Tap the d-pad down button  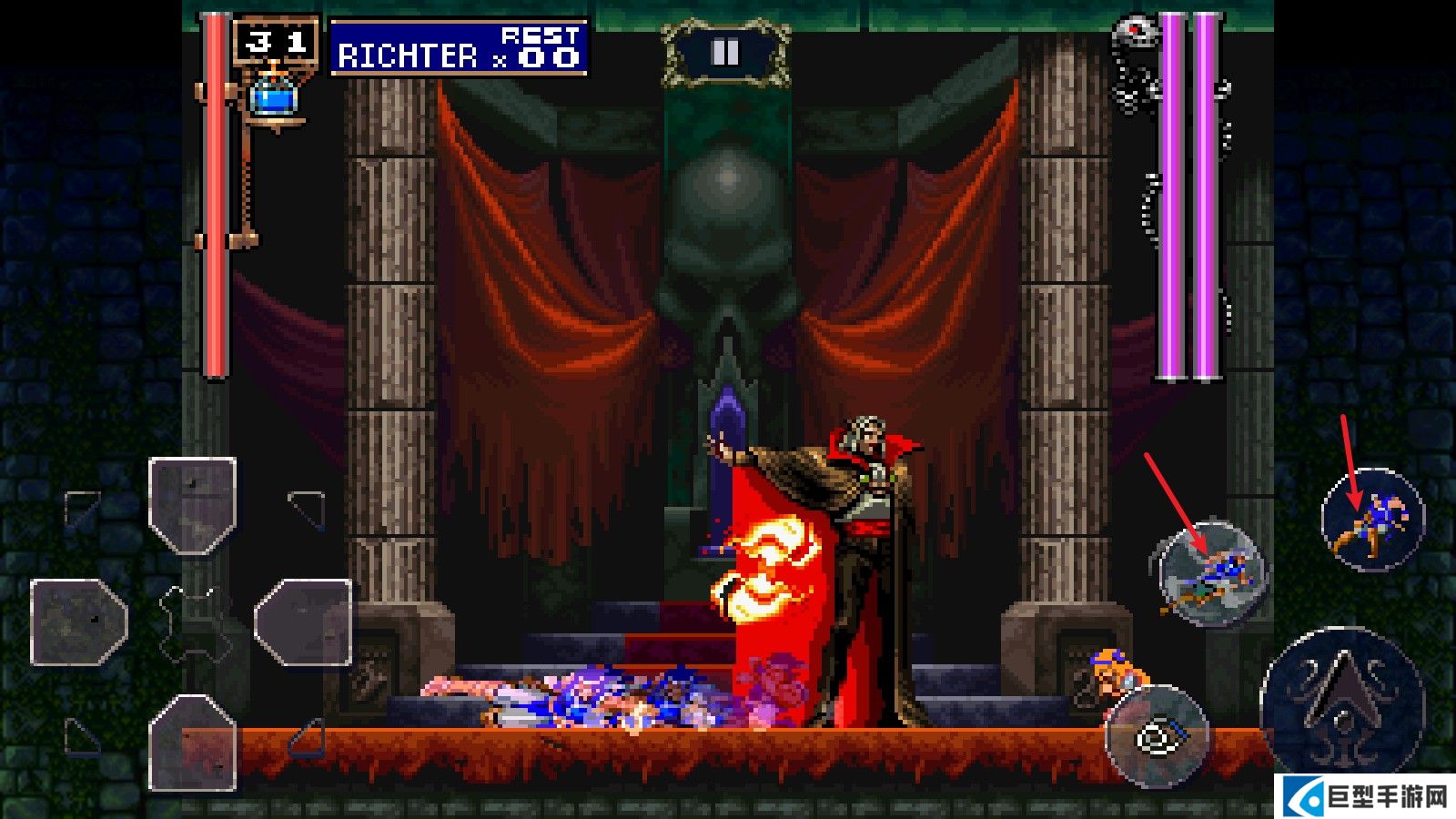[x=193, y=742]
